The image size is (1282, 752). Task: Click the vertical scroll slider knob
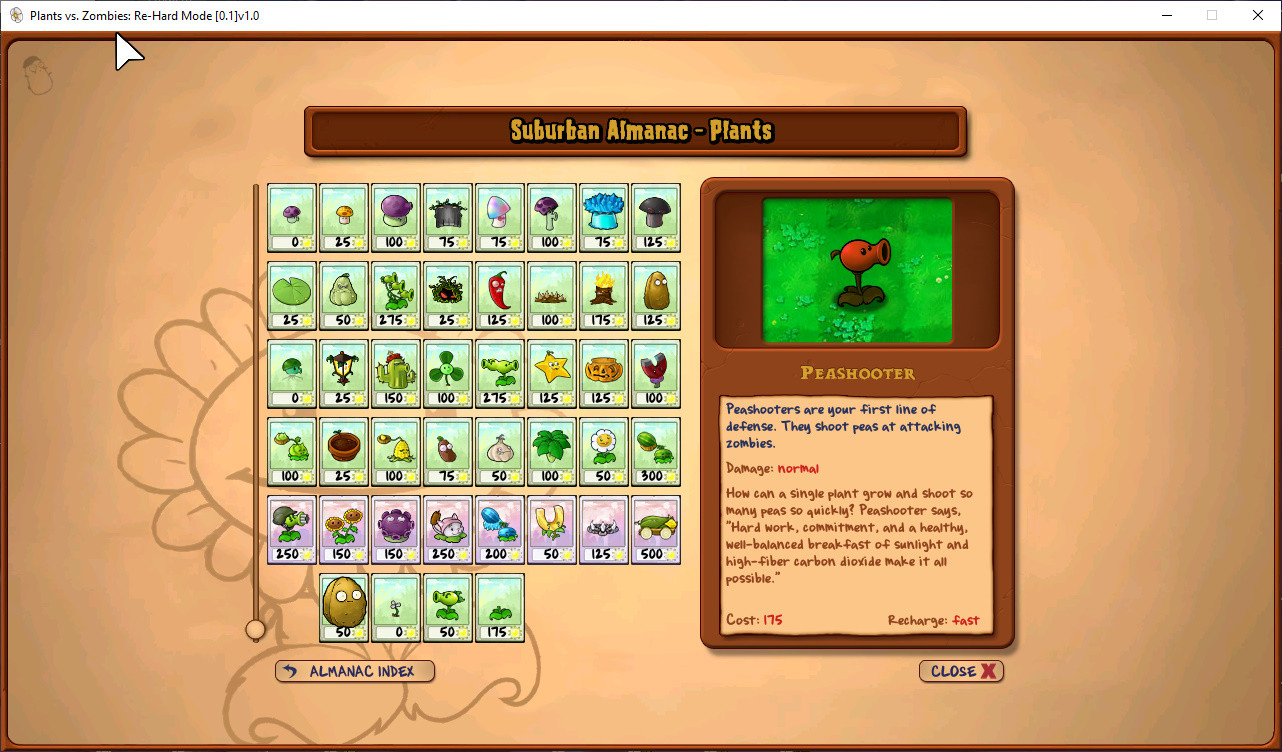pyautogui.click(x=257, y=629)
